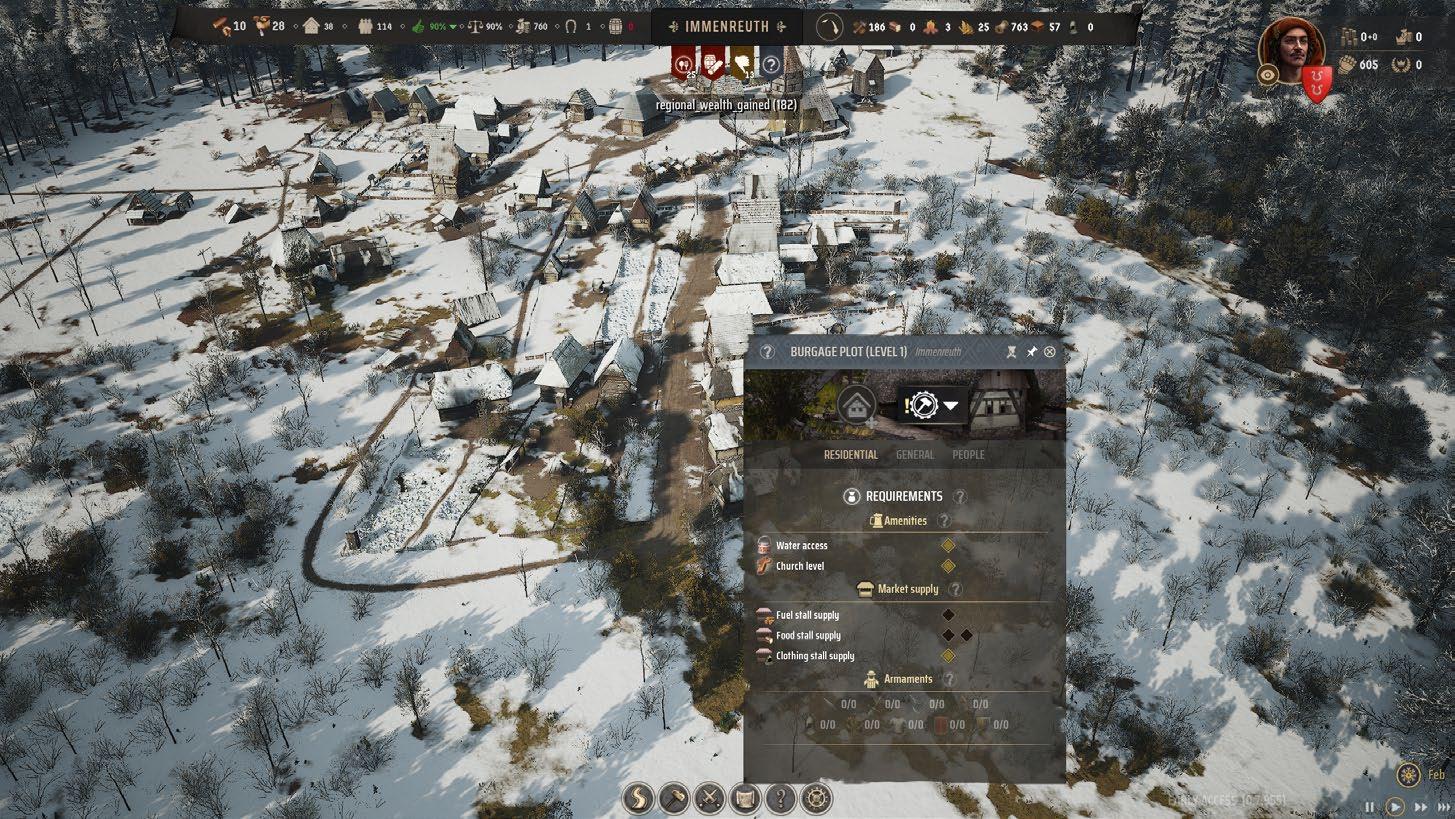Click the house upgrade icon

(856, 406)
